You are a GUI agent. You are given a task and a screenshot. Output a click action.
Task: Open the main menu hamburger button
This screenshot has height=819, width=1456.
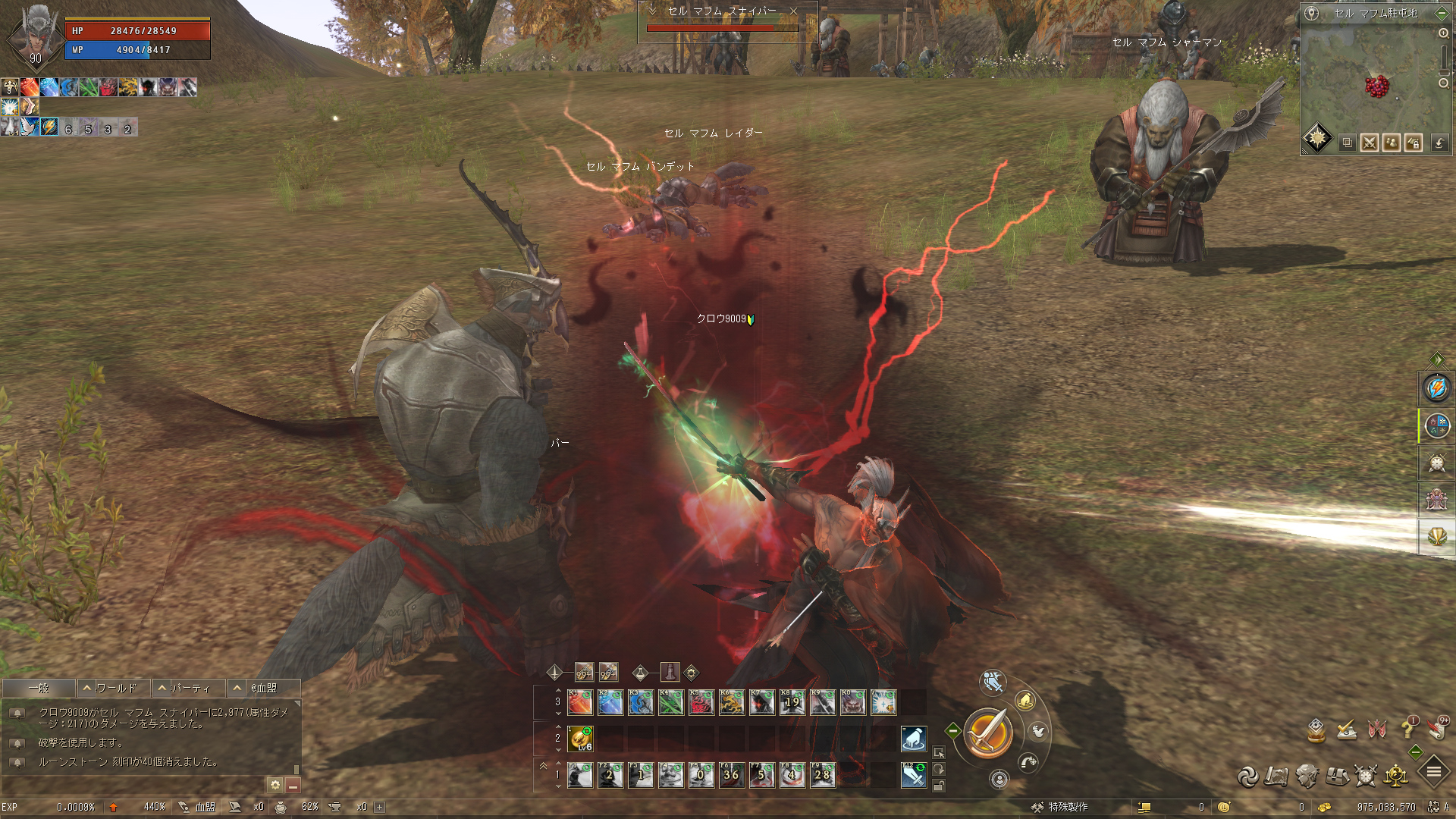tap(1433, 773)
